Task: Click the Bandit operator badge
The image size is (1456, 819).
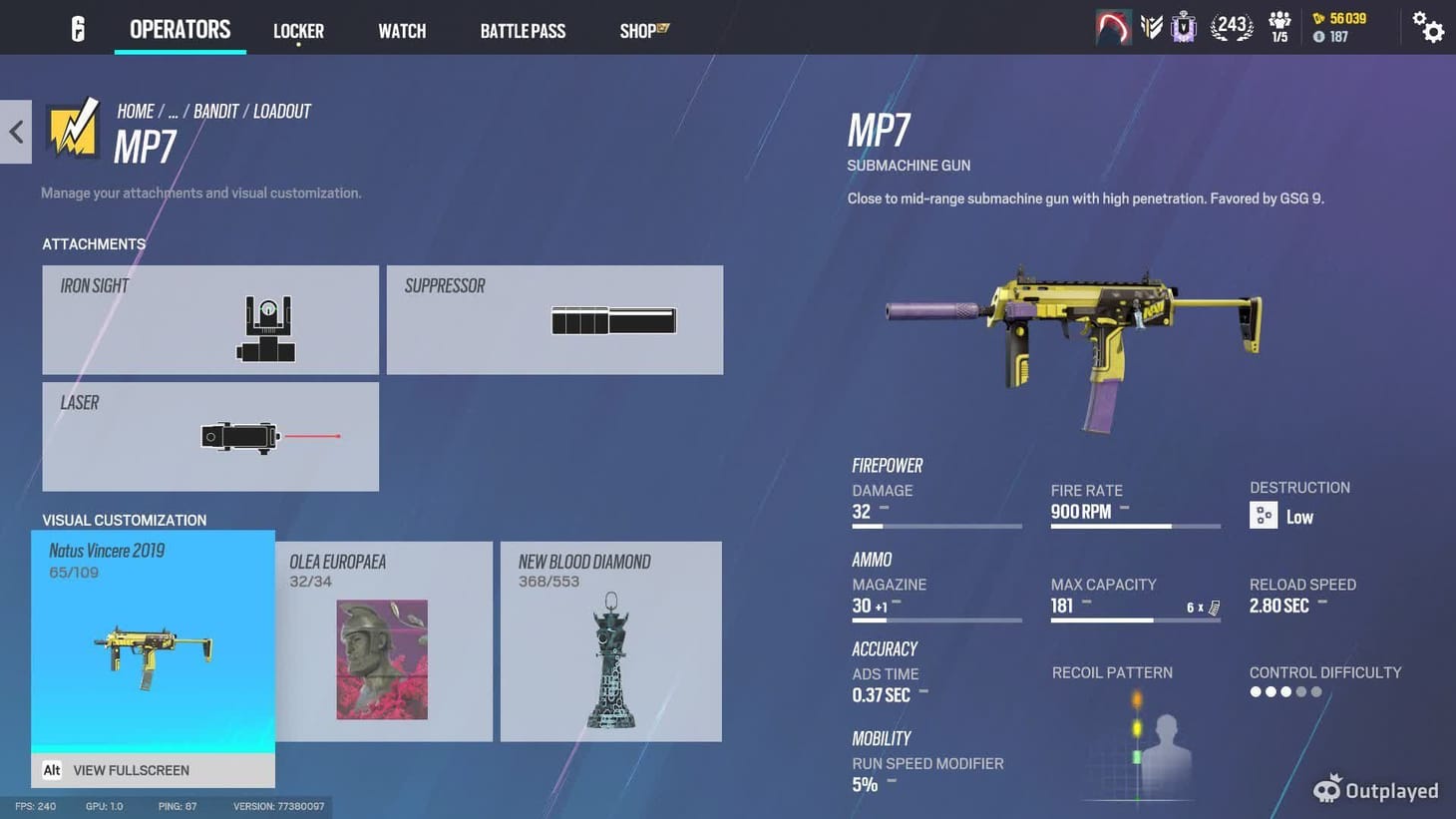Action: tap(73, 131)
